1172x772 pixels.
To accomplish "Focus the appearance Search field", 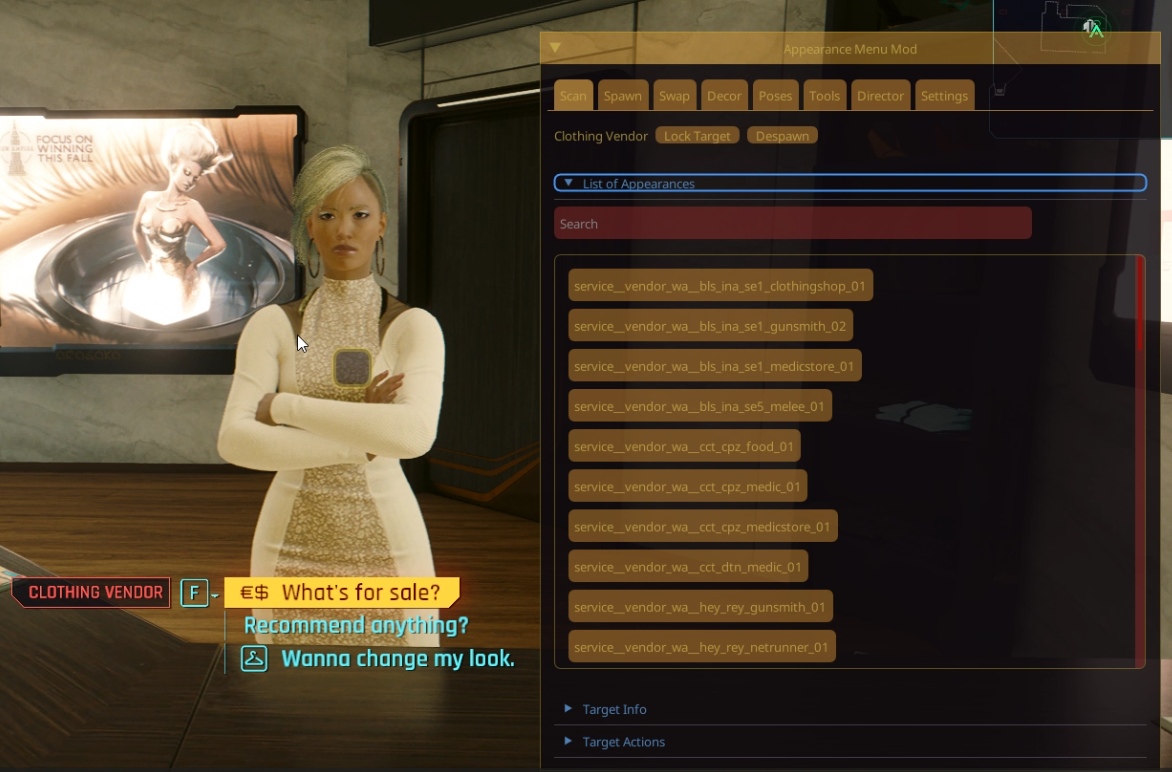I will click(792, 223).
